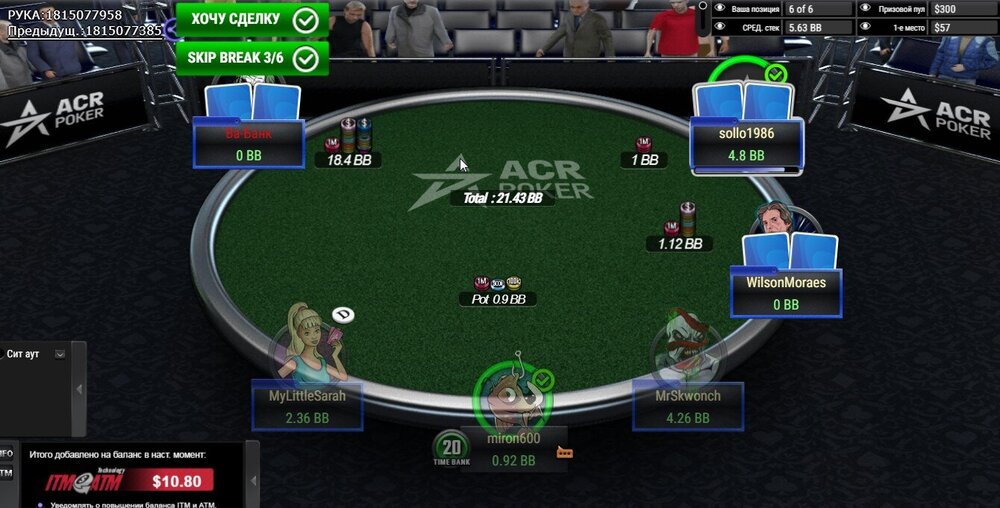The width and height of the screenshot is (1000, 508).
Task: Collapse the ITM ATM balance panel arrow
Action: point(252,481)
